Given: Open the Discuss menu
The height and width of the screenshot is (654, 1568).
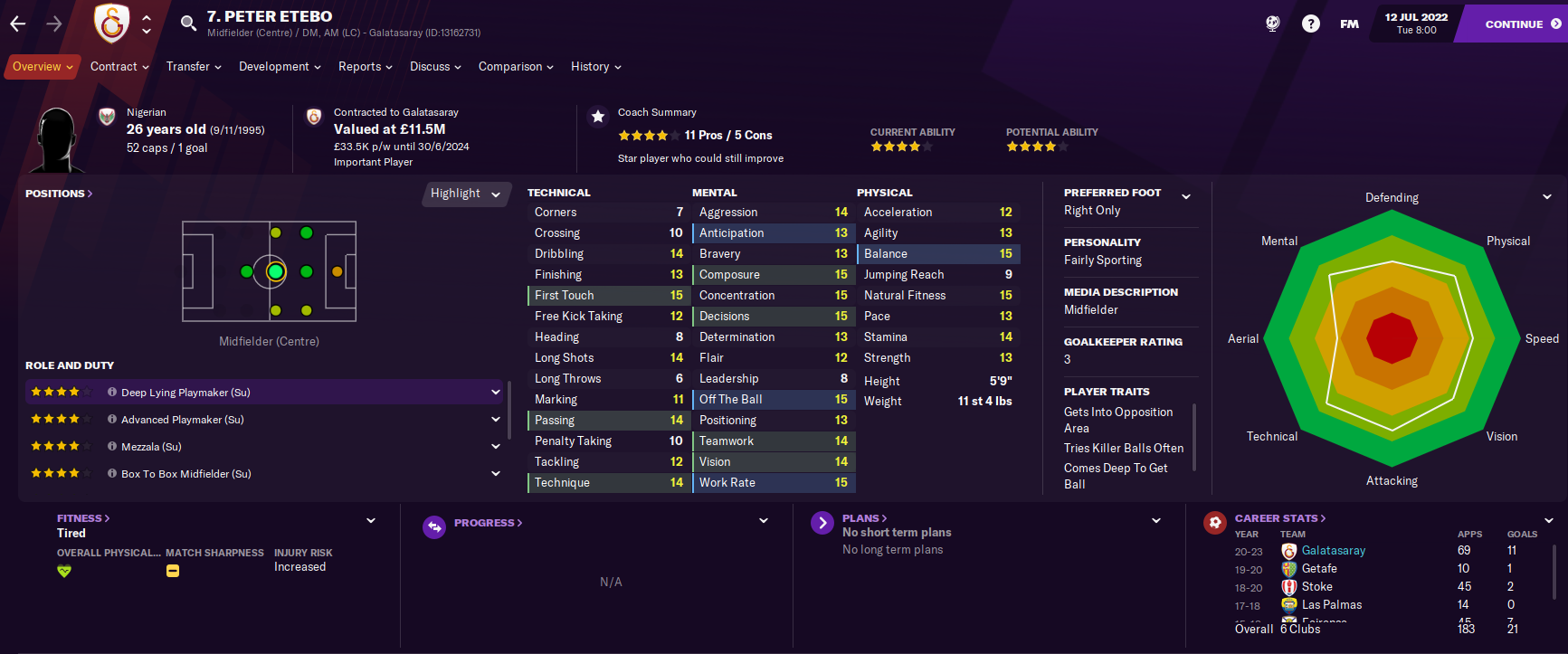Looking at the screenshot, I should [x=435, y=67].
